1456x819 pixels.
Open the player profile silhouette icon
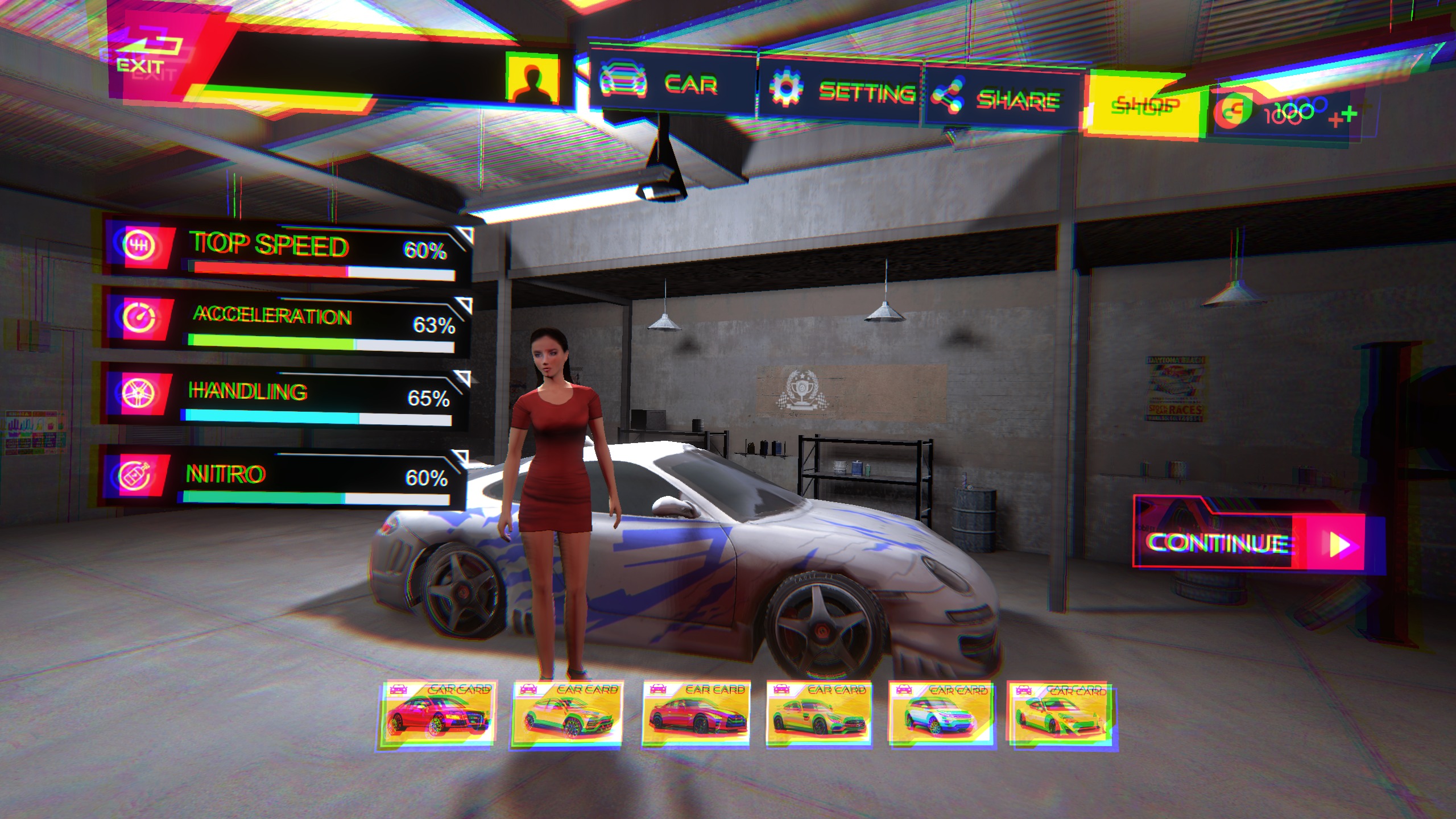[533, 80]
